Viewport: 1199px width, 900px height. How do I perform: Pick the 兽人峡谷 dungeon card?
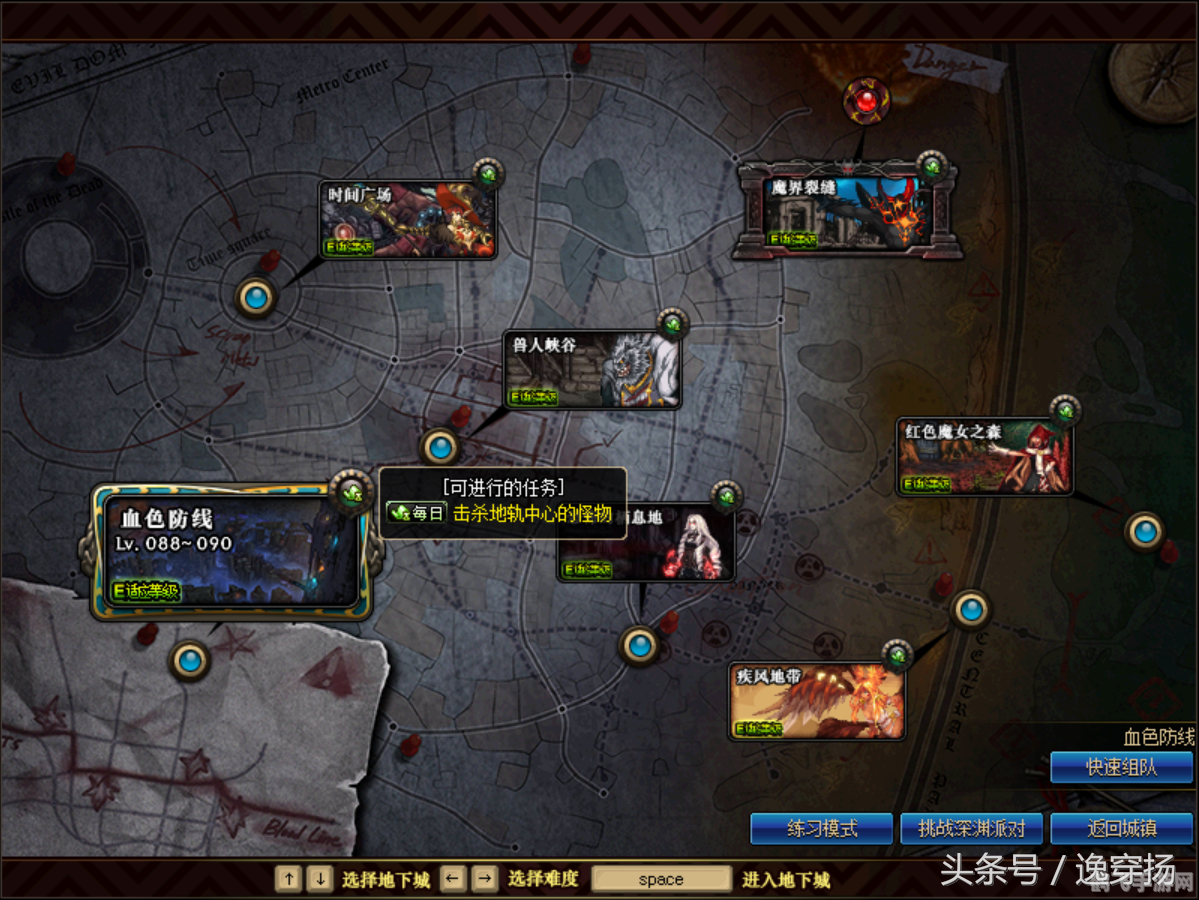pos(592,370)
